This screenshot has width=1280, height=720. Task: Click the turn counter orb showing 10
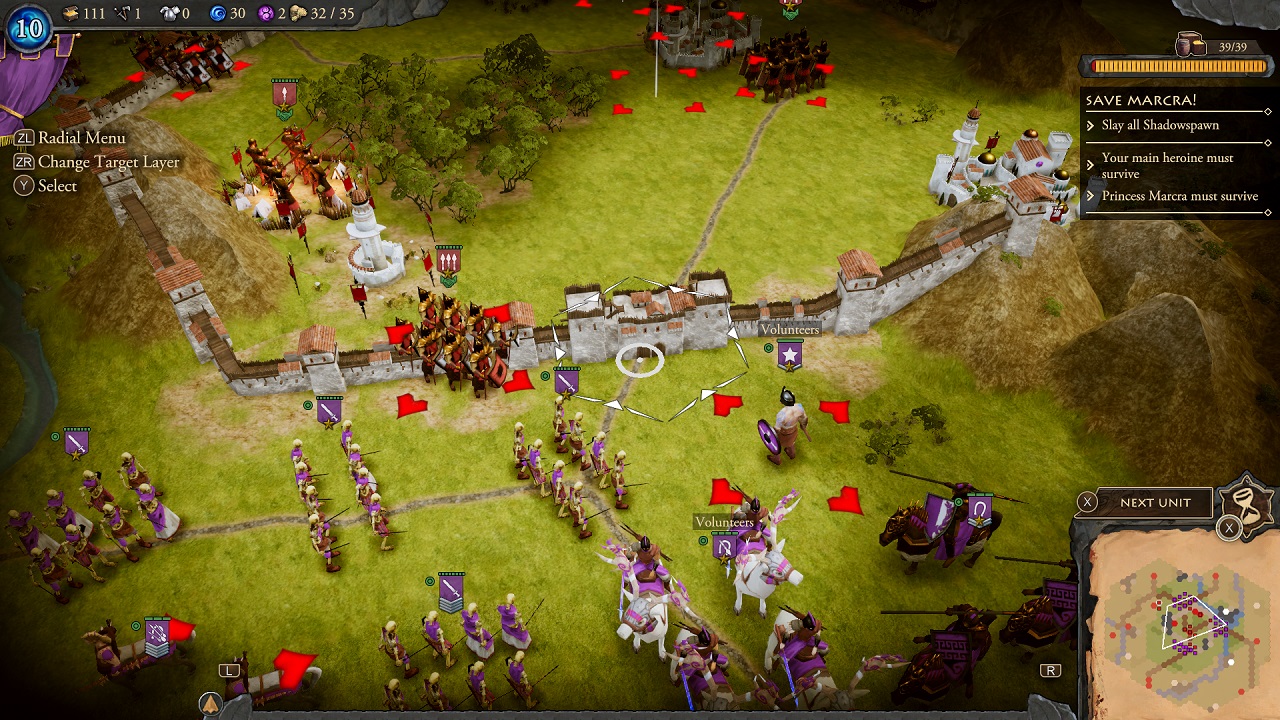[x=28, y=27]
